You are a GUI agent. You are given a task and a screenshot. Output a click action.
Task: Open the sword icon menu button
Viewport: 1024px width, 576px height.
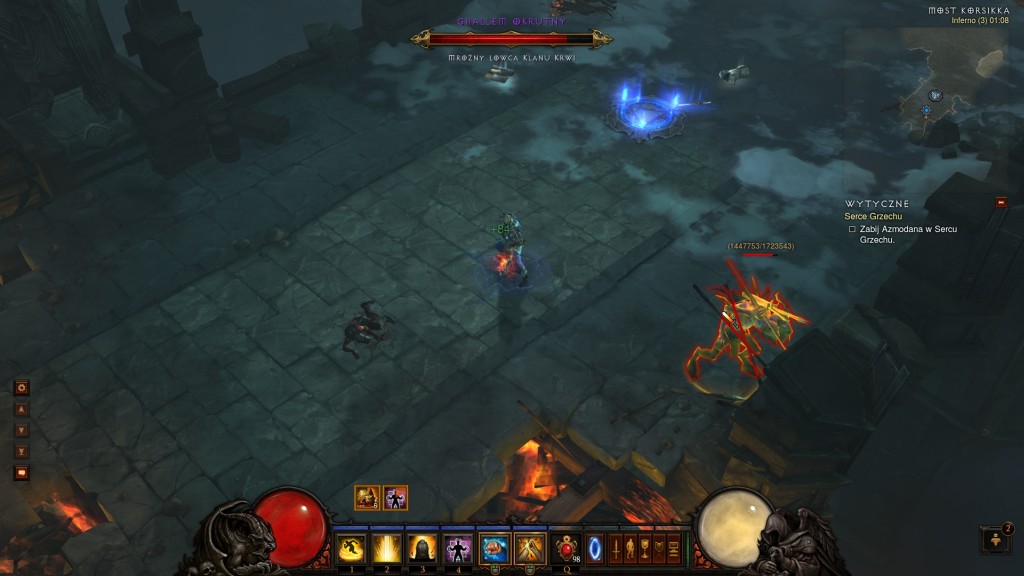coord(616,549)
